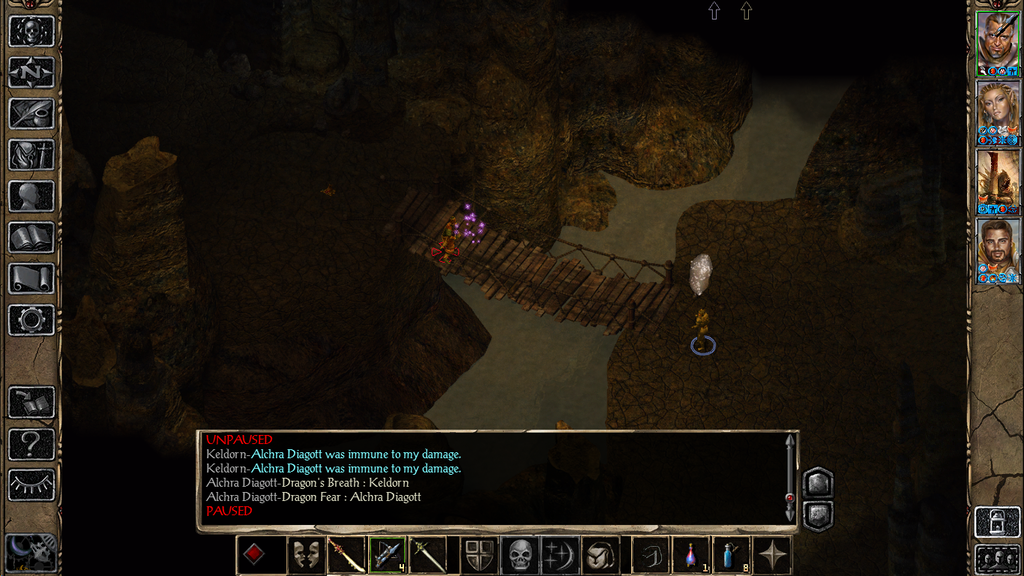Equip the flaming sword weapon slot
This screenshot has width=1024, height=576.
(346, 555)
